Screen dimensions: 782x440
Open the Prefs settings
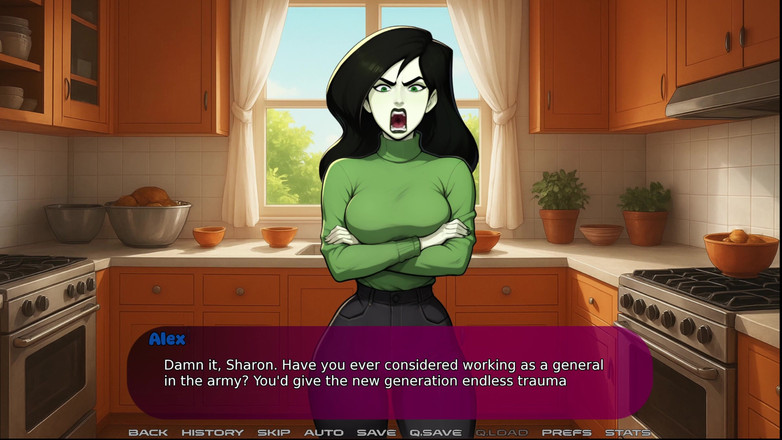click(x=566, y=432)
